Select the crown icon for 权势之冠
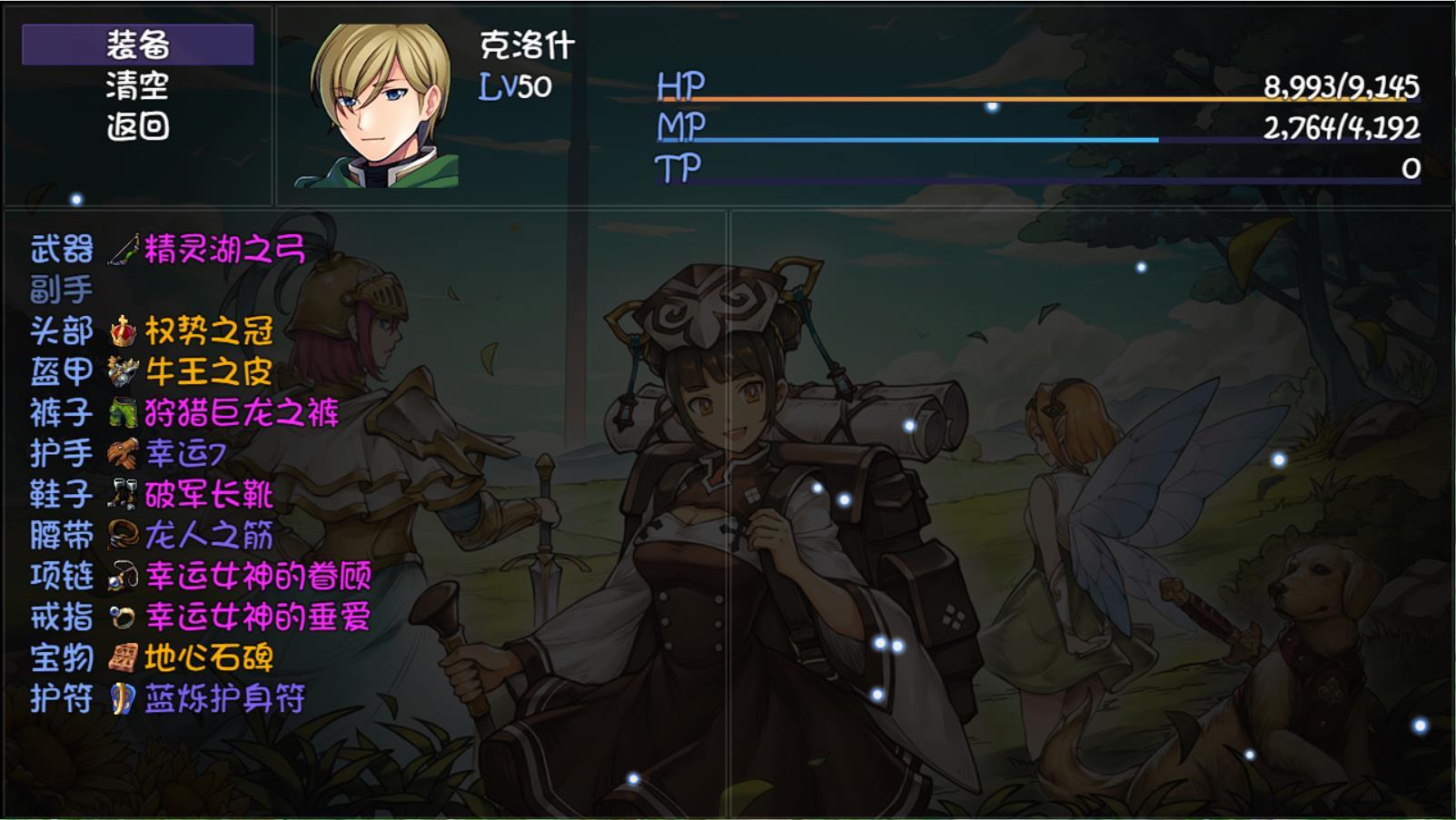This screenshot has width=1456, height=820. [x=123, y=331]
